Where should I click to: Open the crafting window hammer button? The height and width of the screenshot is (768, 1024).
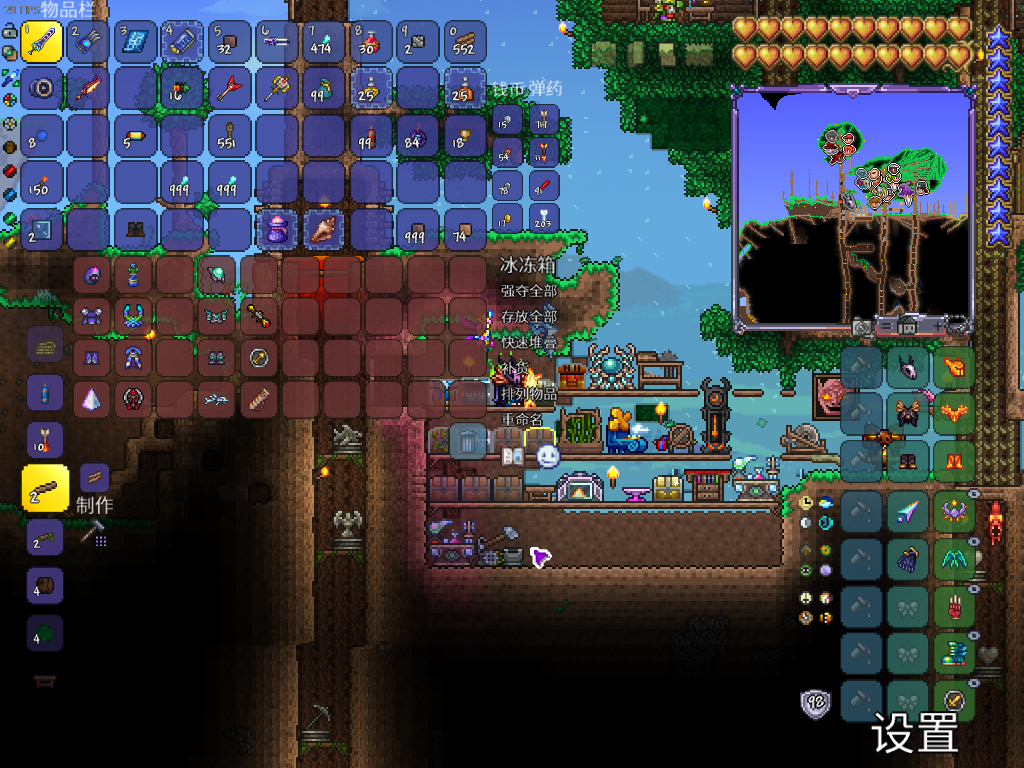(95, 534)
